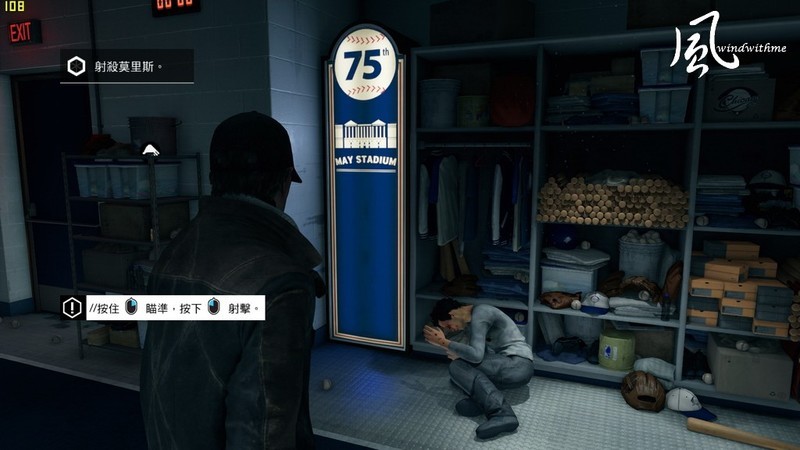Click the exclamation mark hint icon
Viewport: 800px width, 450px height.
pos(72,308)
